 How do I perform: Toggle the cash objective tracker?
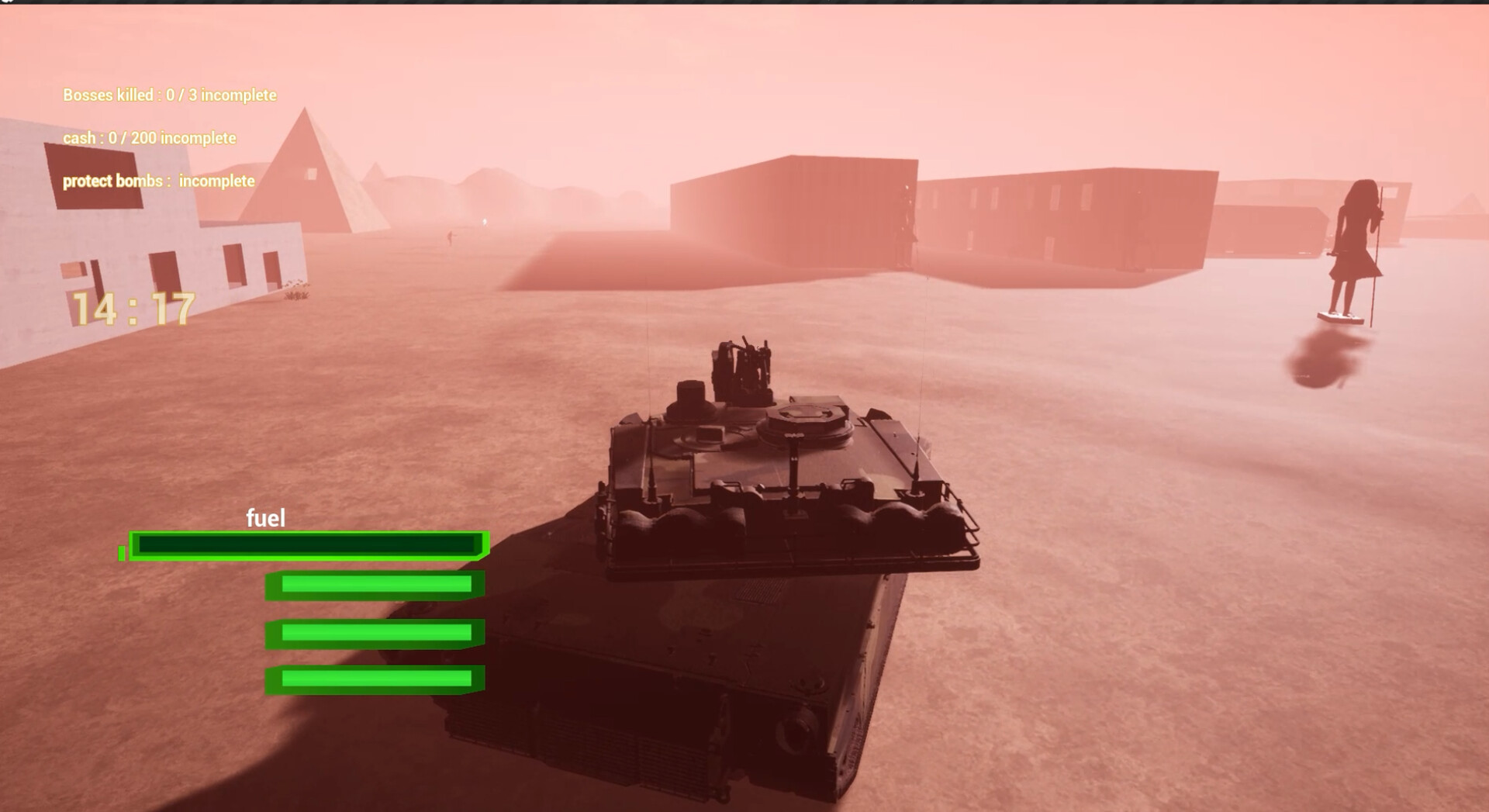click(x=149, y=138)
